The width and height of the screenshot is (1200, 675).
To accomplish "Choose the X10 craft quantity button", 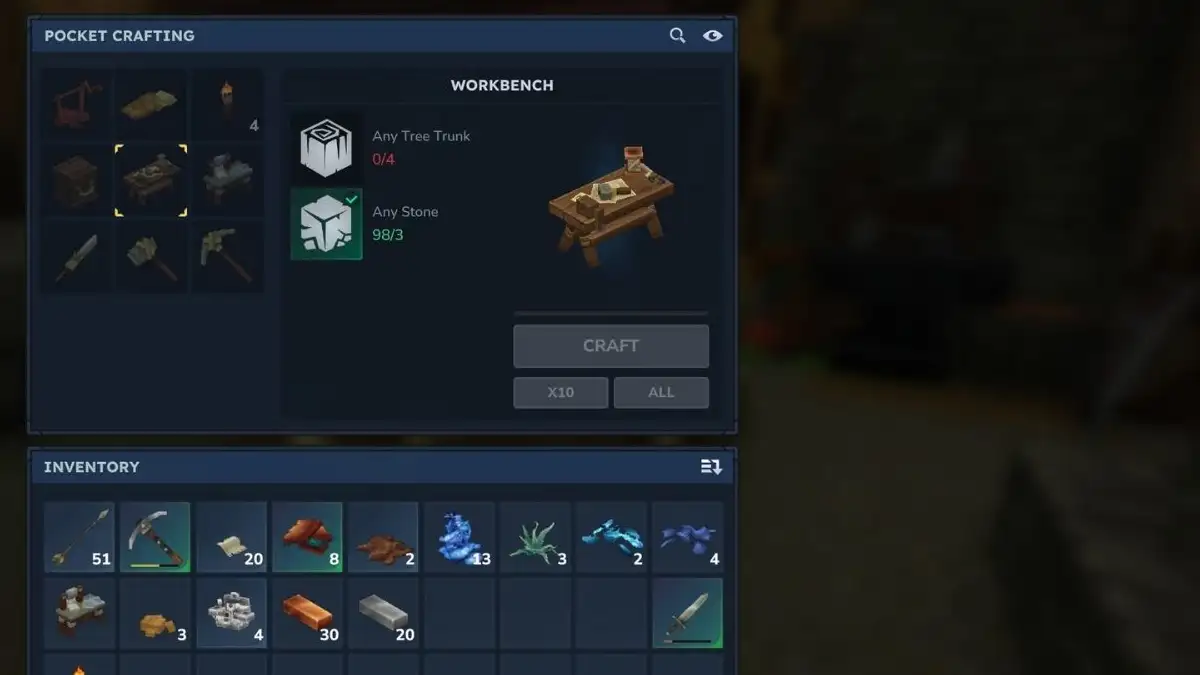I will pyautogui.click(x=560, y=392).
